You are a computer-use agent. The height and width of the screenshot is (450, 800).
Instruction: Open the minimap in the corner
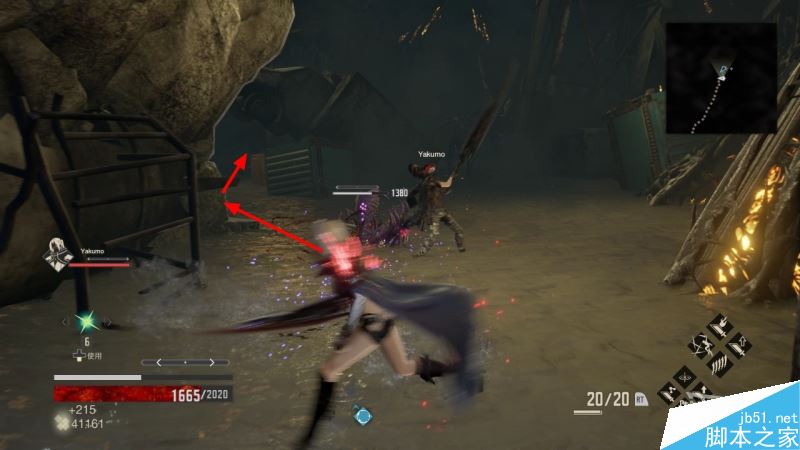(x=720, y=78)
